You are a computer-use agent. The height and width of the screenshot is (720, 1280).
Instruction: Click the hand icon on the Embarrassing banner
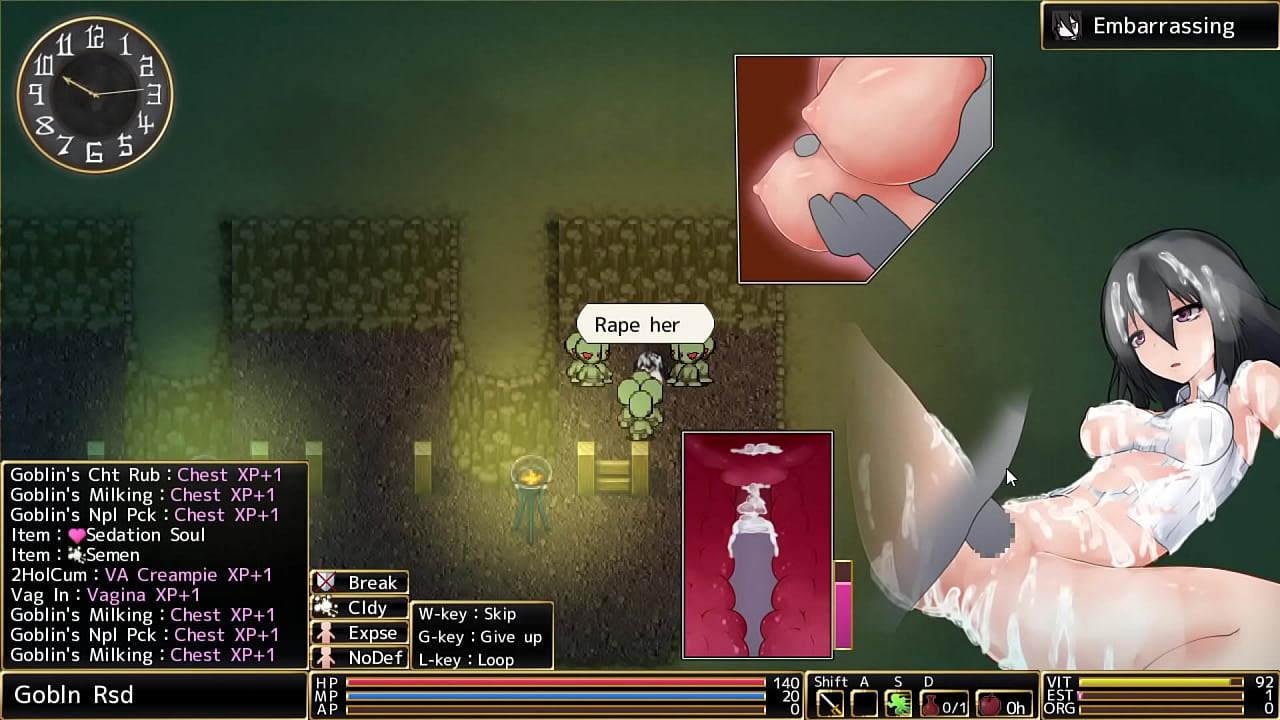click(x=1068, y=26)
